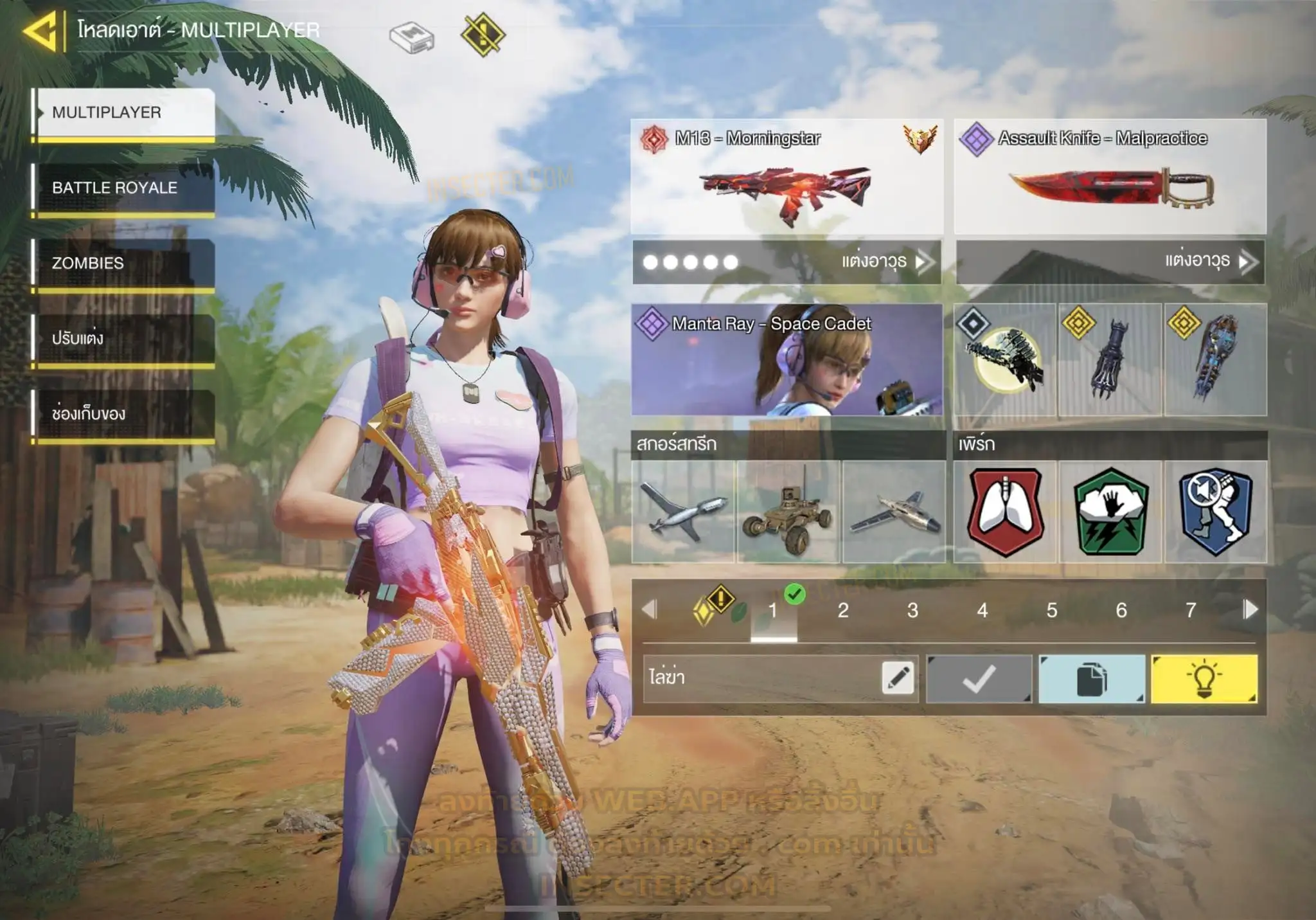Select the M13 Morningstar primary weapon
The image size is (1316, 920).
pos(787,177)
